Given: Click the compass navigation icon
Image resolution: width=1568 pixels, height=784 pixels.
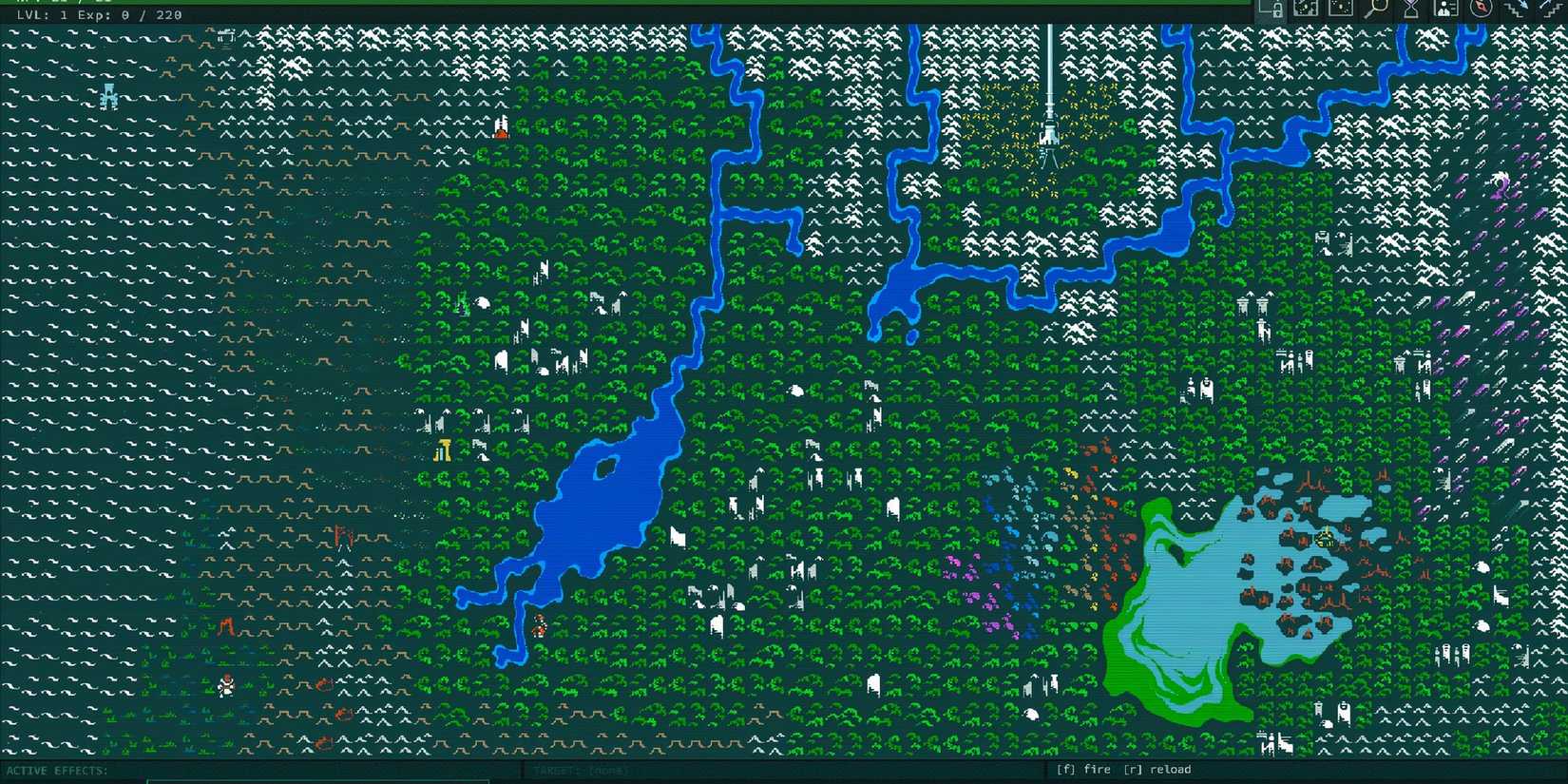Looking at the screenshot, I should [x=1482, y=10].
